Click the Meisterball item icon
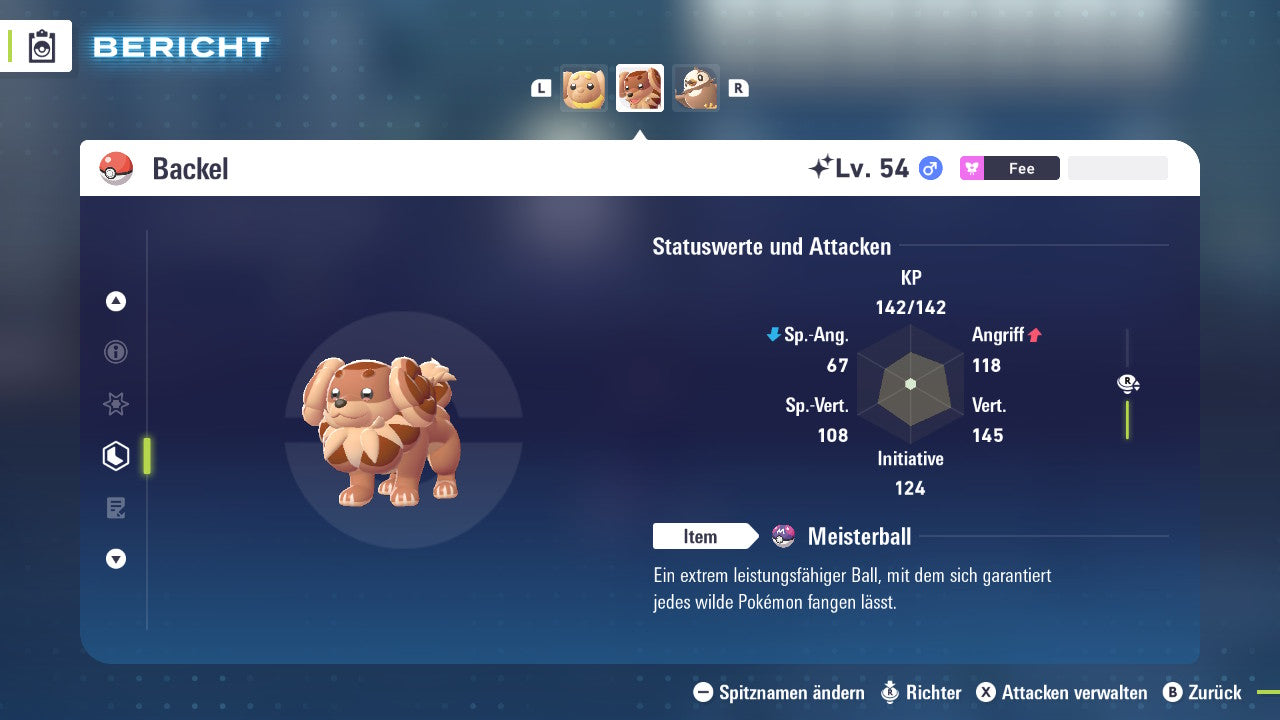 click(784, 536)
